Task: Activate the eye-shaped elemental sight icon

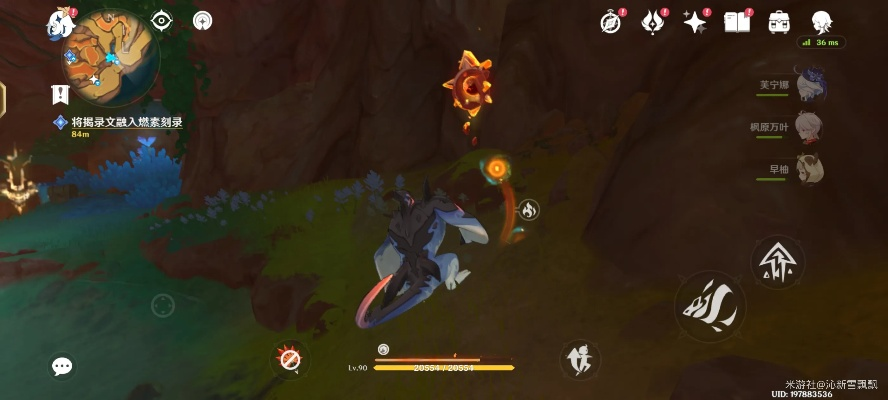Action: tap(162, 20)
